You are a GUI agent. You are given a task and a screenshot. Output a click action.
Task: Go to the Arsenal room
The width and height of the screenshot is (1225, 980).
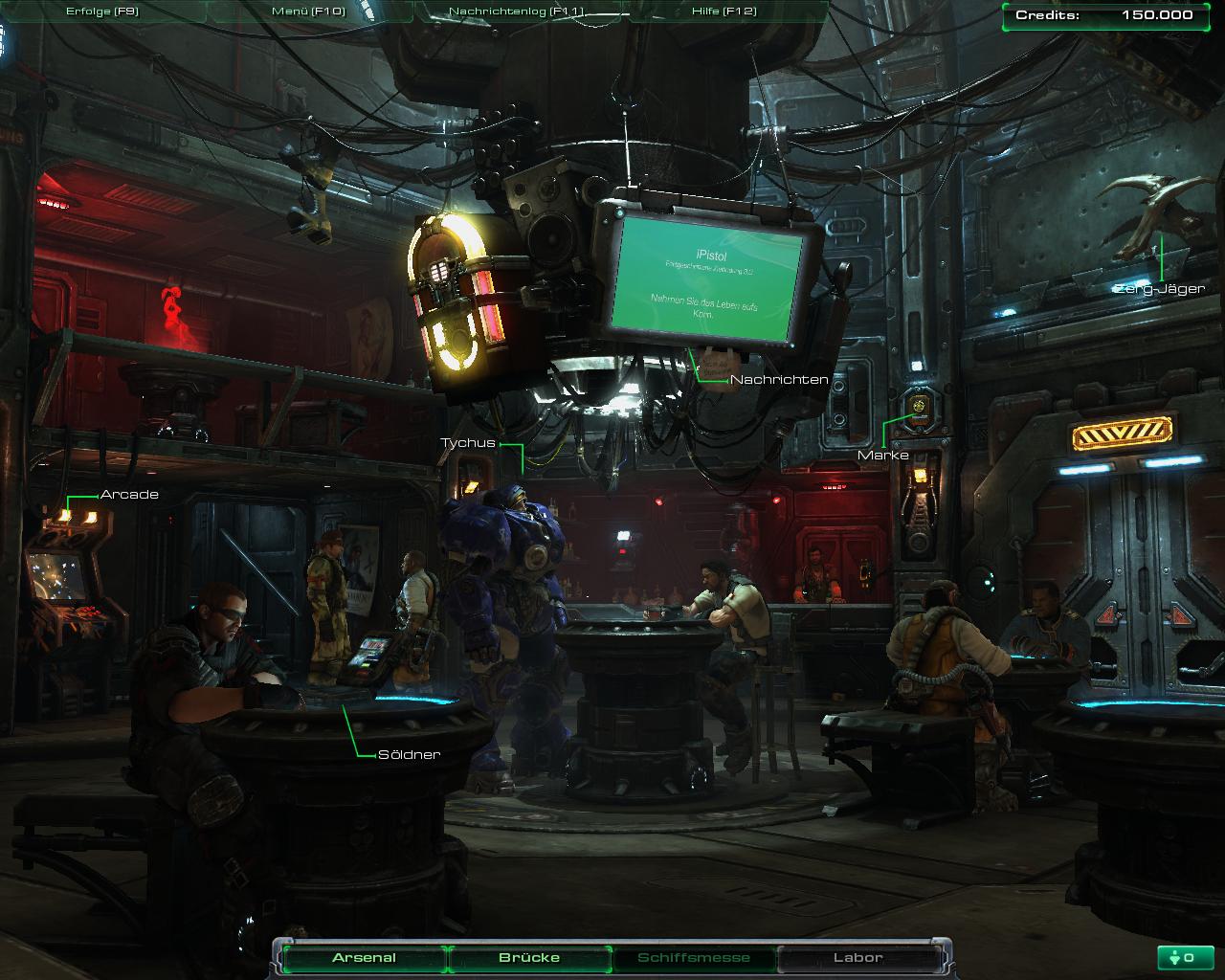(x=364, y=957)
